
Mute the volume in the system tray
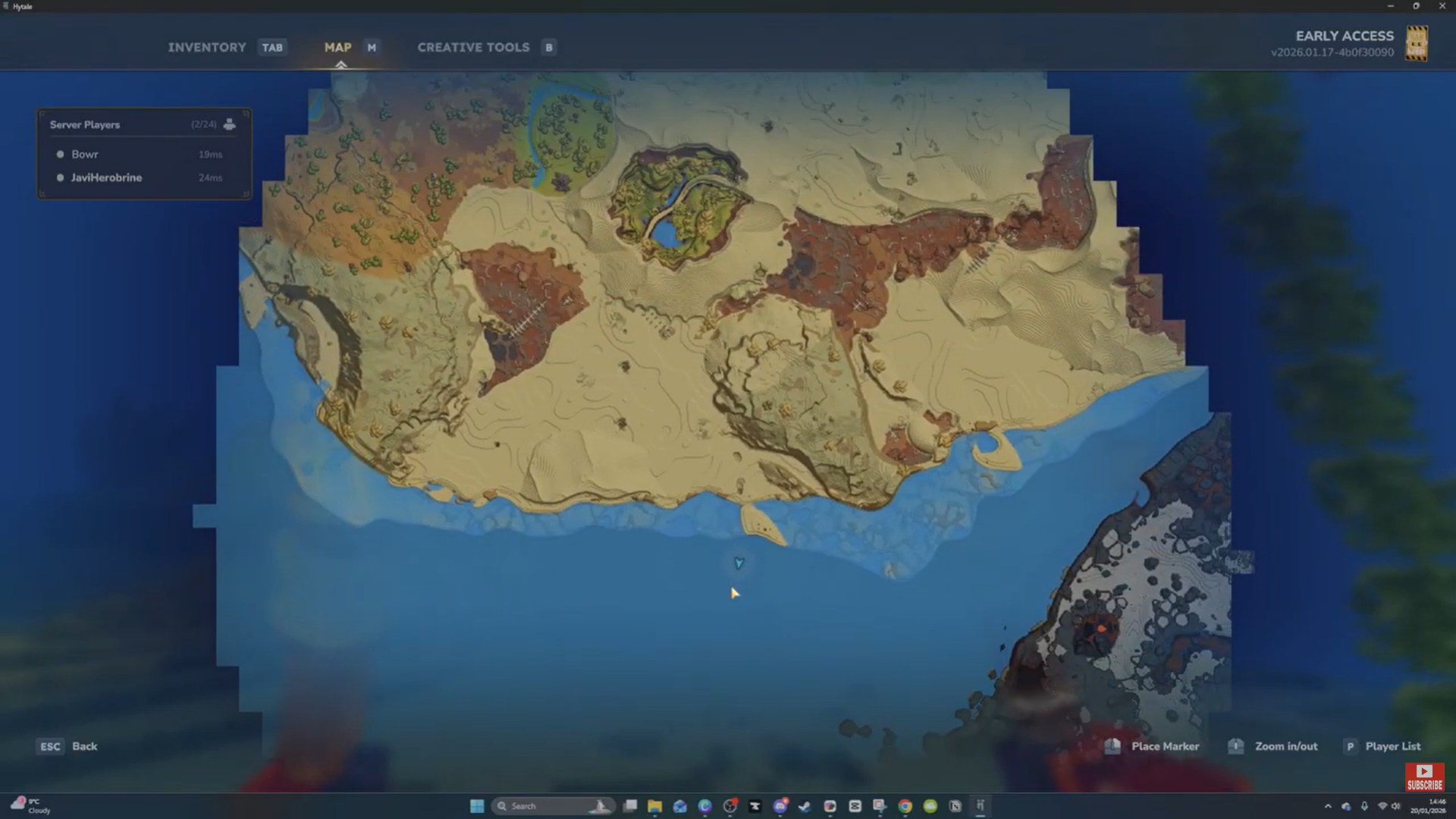tap(1395, 806)
